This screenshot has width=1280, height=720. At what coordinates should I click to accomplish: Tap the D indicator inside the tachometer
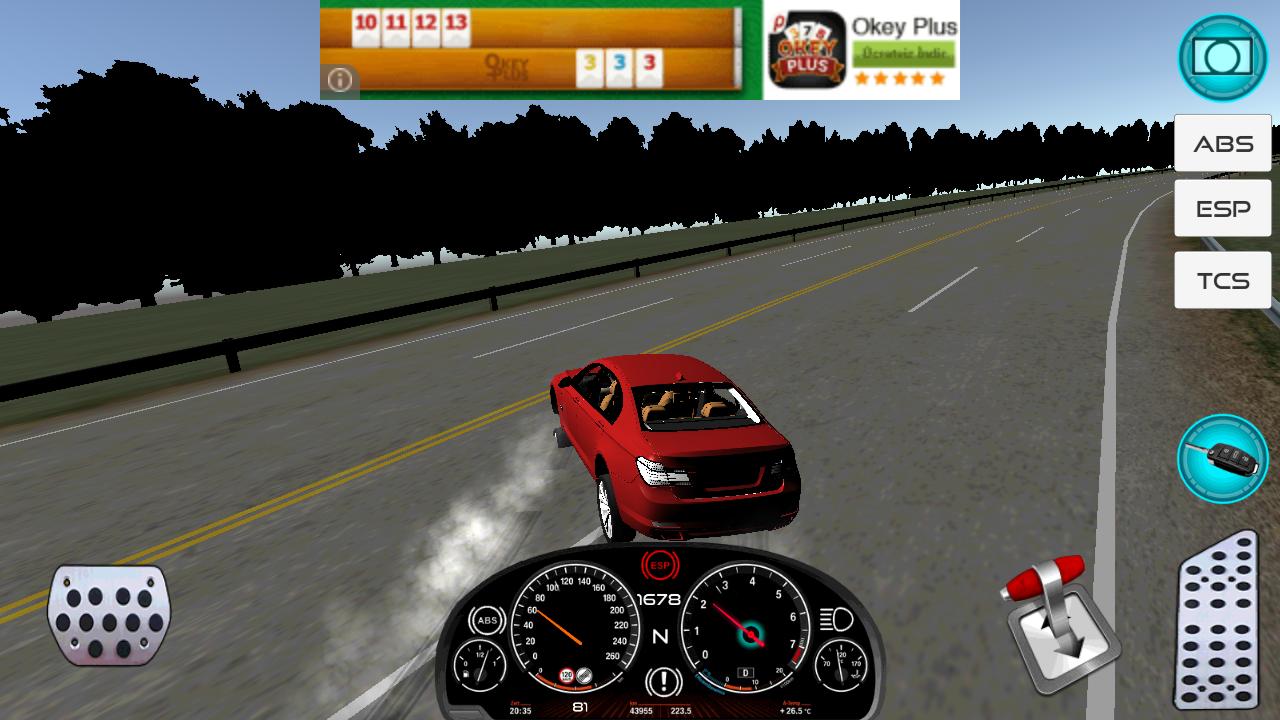[746, 672]
